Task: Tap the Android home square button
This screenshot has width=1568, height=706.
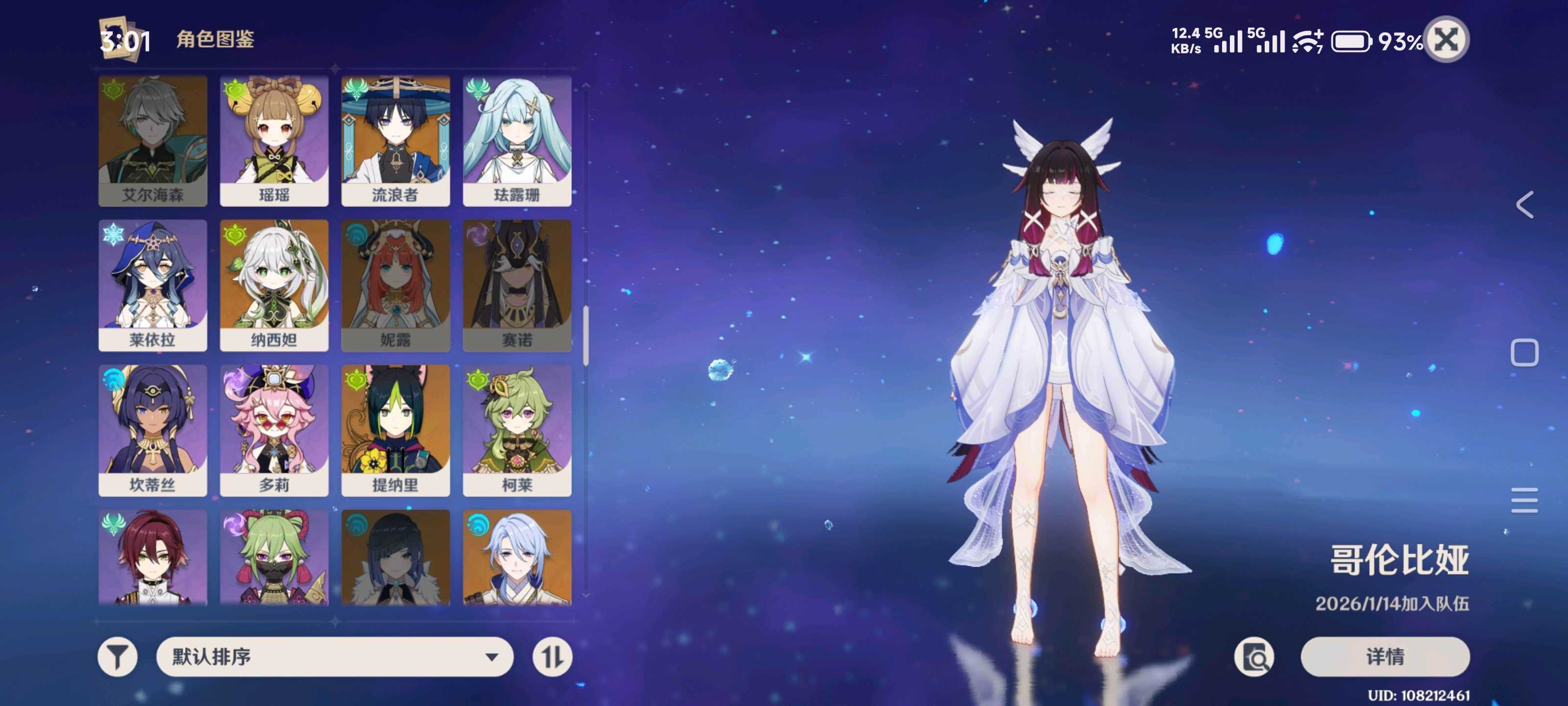Action: pyautogui.click(x=1524, y=353)
